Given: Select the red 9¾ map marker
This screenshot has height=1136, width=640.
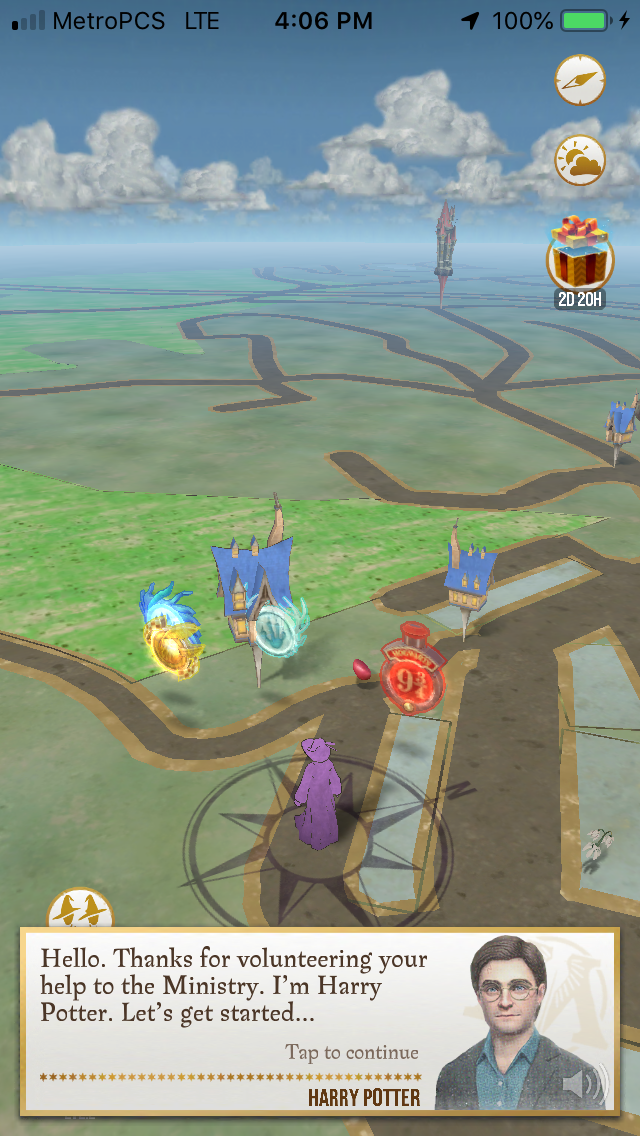Looking at the screenshot, I should point(411,666).
